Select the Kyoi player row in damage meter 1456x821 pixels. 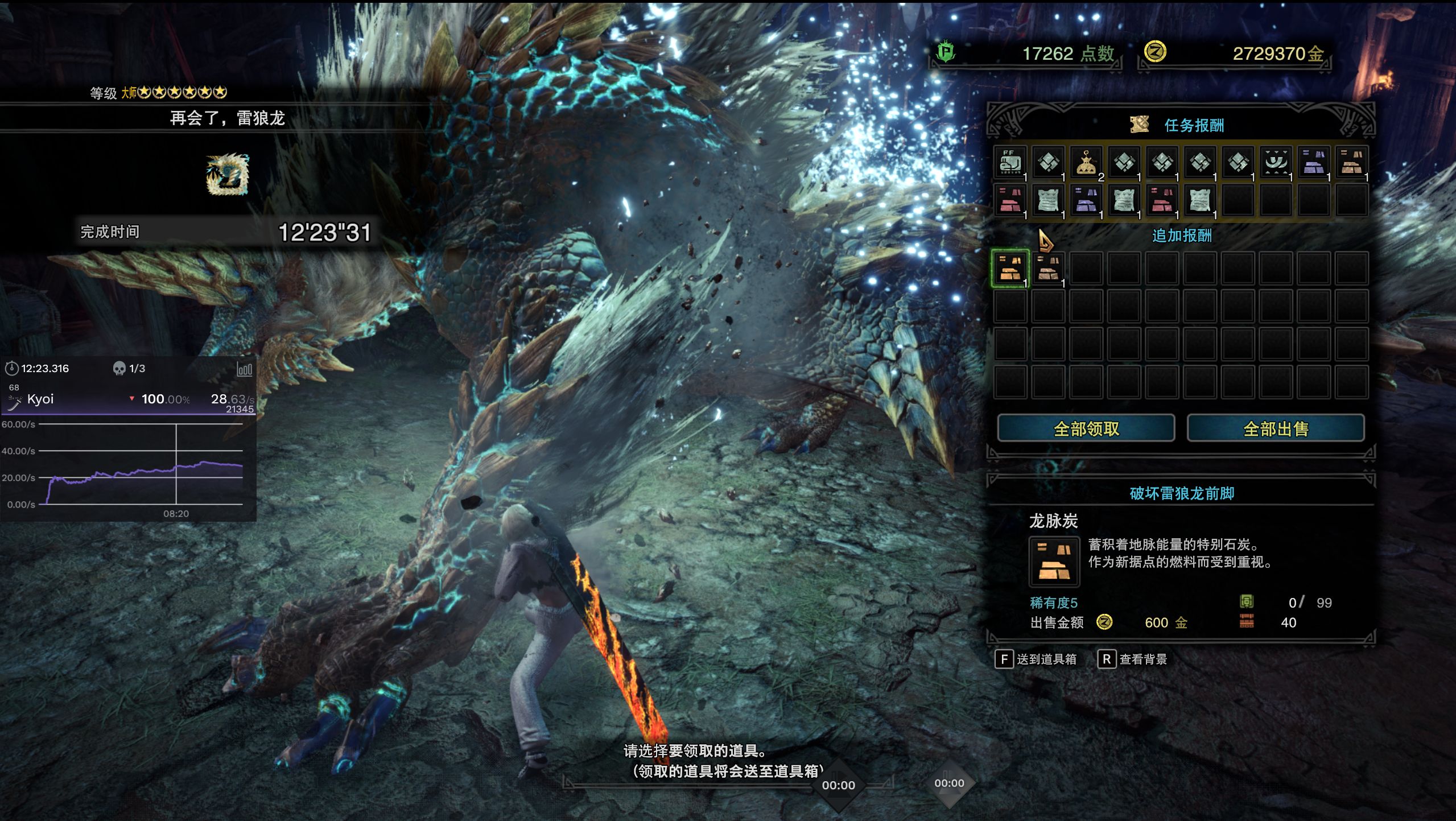coord(128,399)
